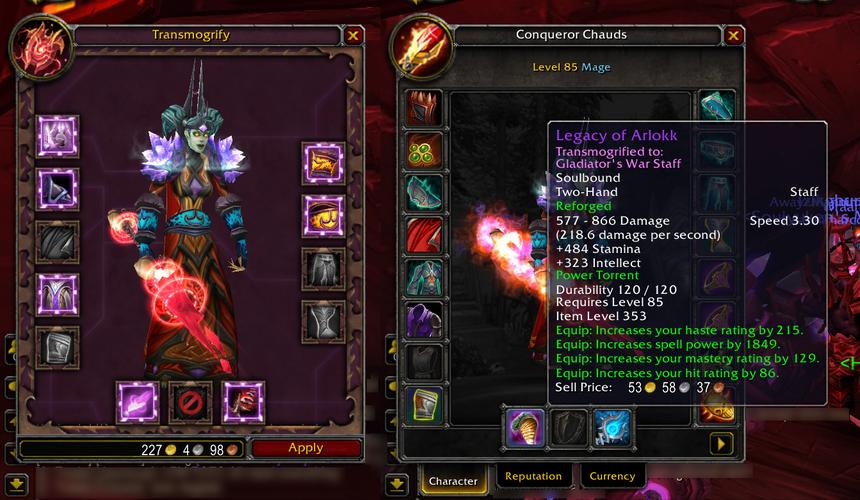The height and width of the screenshot is (500, 860).
Task: Click the empty off-hand slot with red circle
Action: click(190, 402)
